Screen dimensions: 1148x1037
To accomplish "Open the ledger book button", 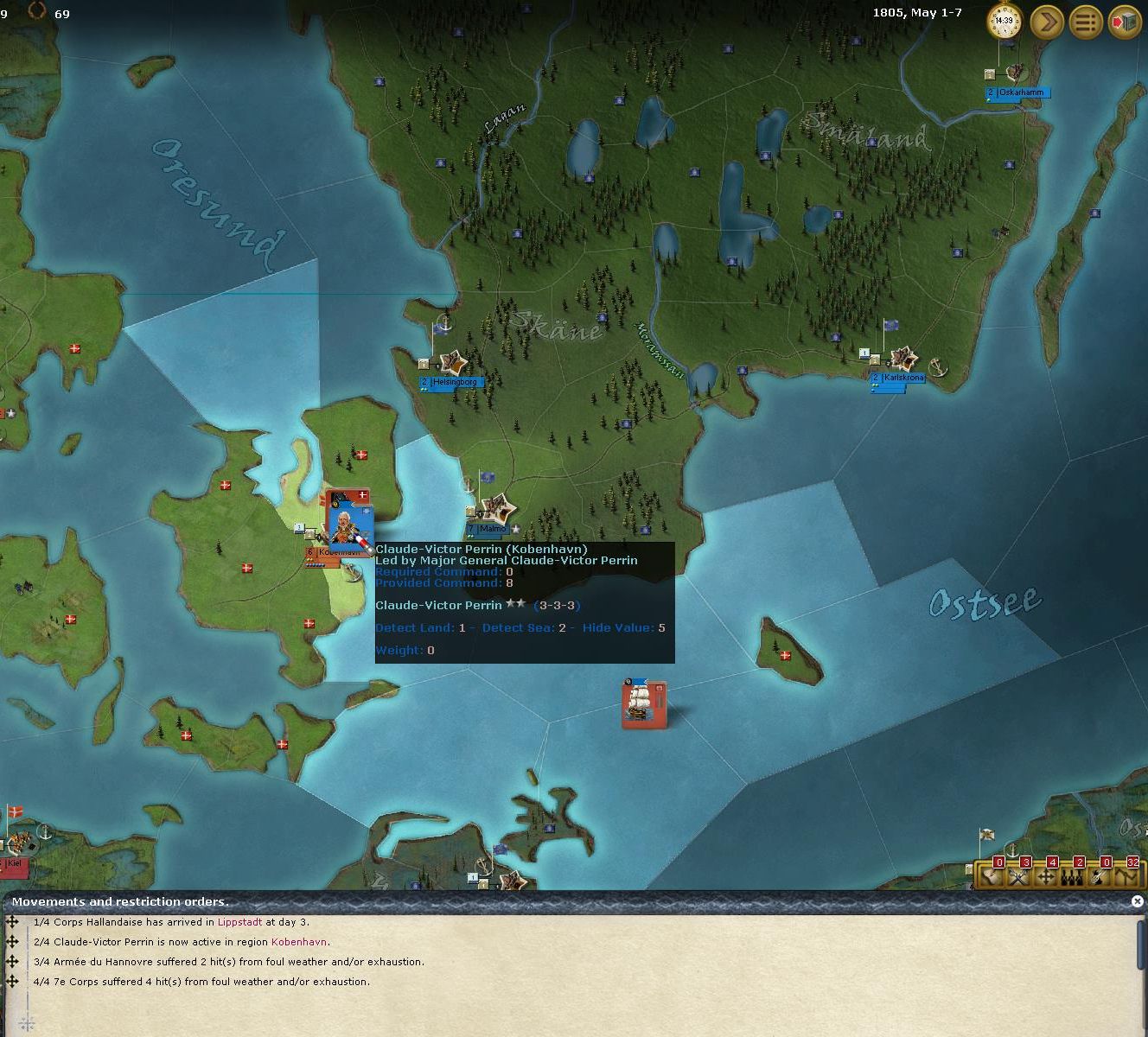I will tap(1125, 21).
